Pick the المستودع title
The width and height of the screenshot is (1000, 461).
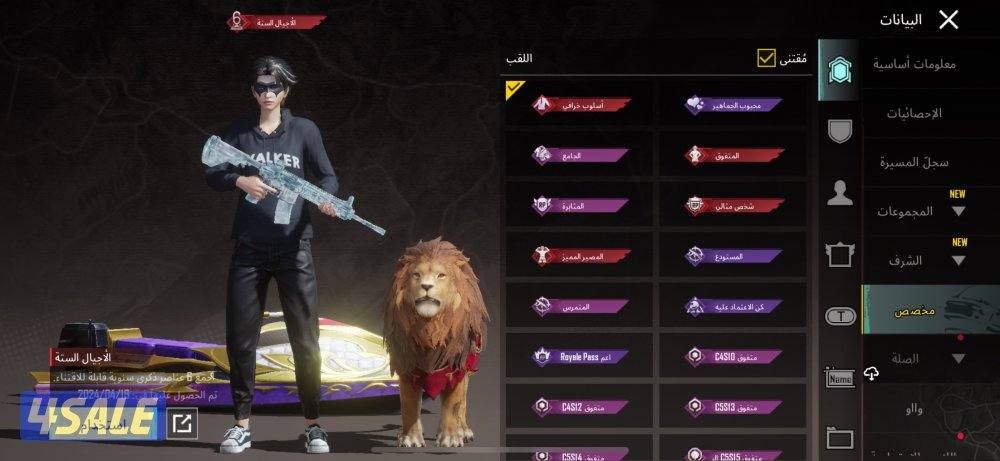point(733,255)
